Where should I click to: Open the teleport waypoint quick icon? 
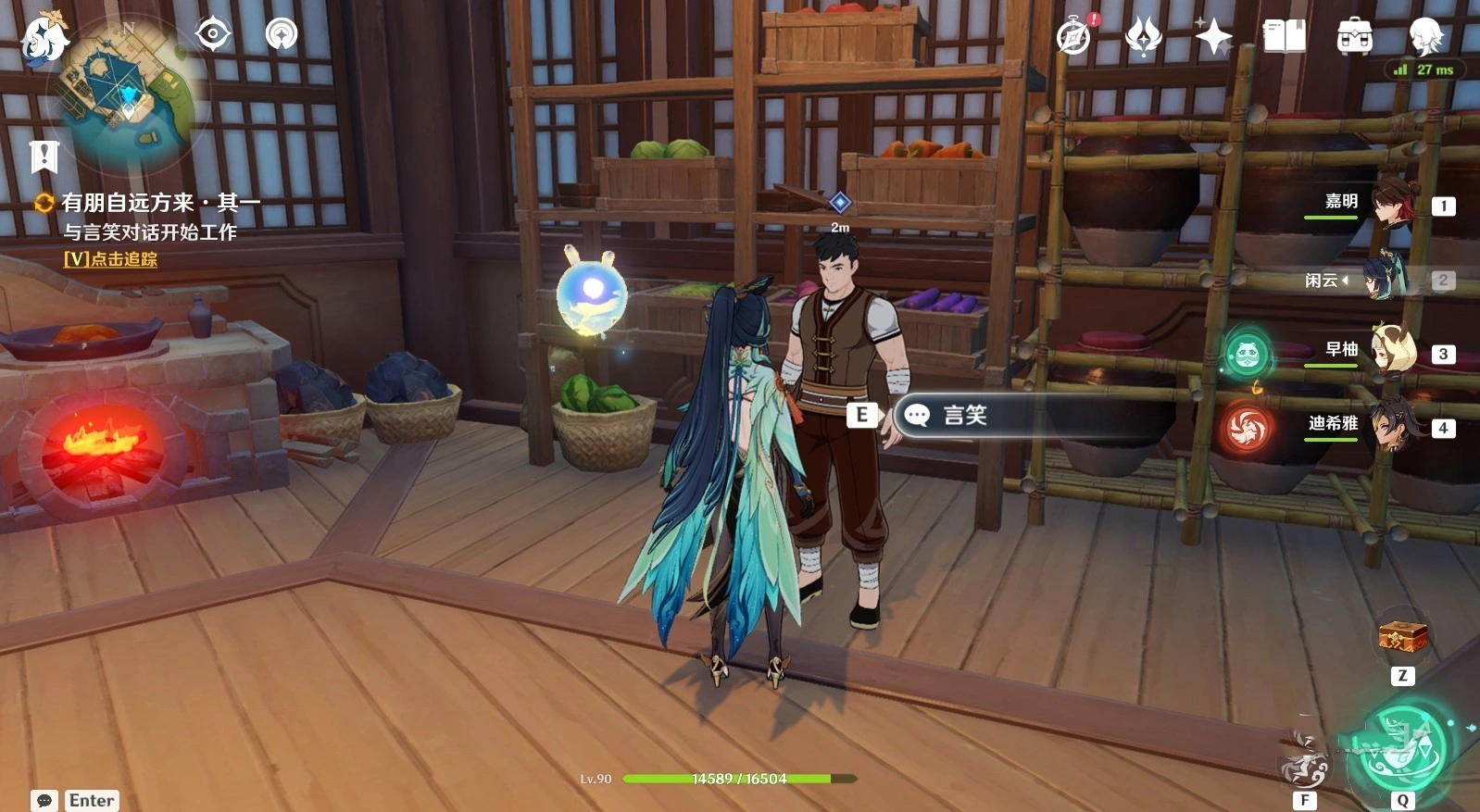coord(282,35)
